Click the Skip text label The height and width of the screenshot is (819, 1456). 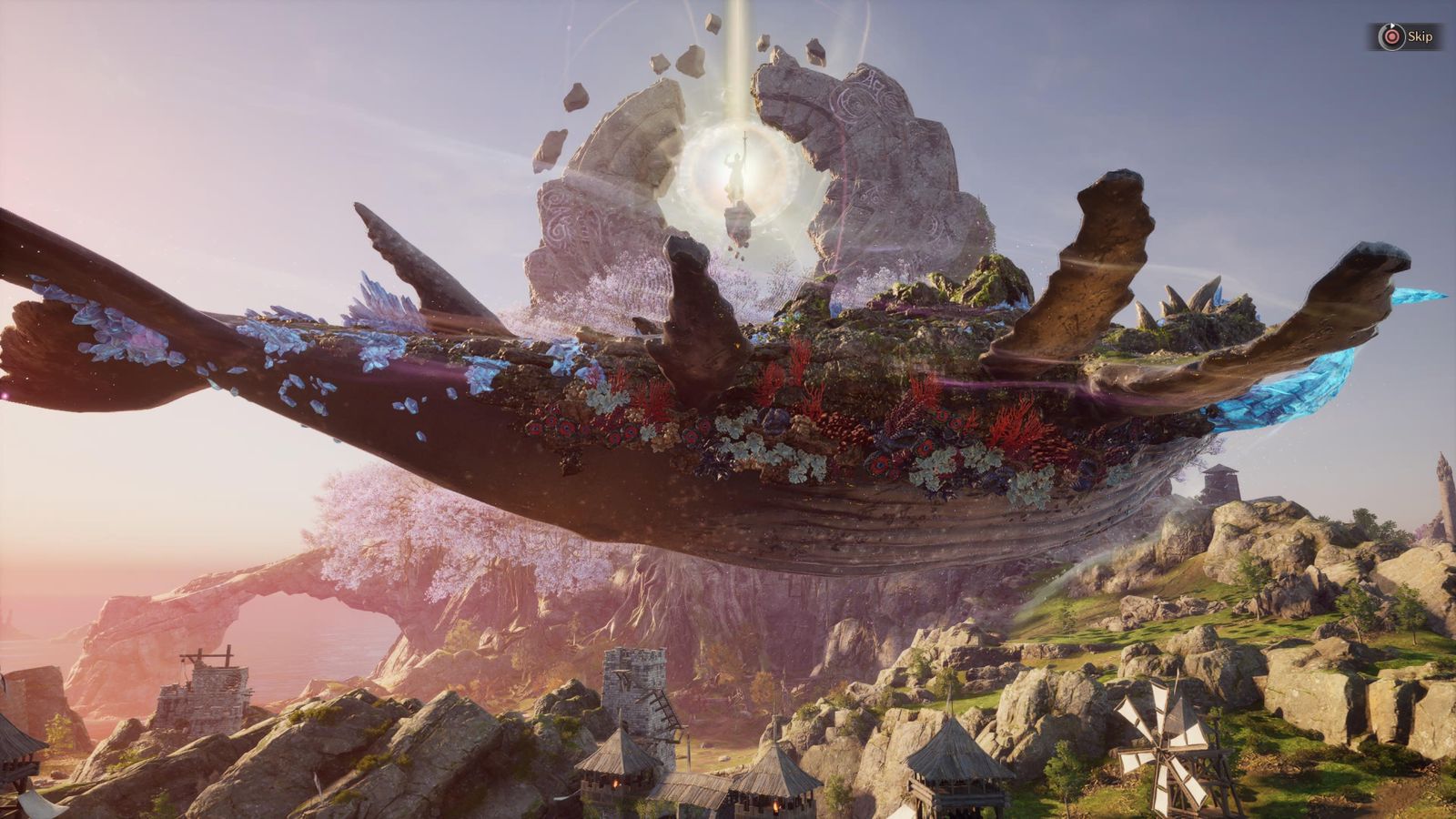pyautogui.click(x=1421, y=37)
